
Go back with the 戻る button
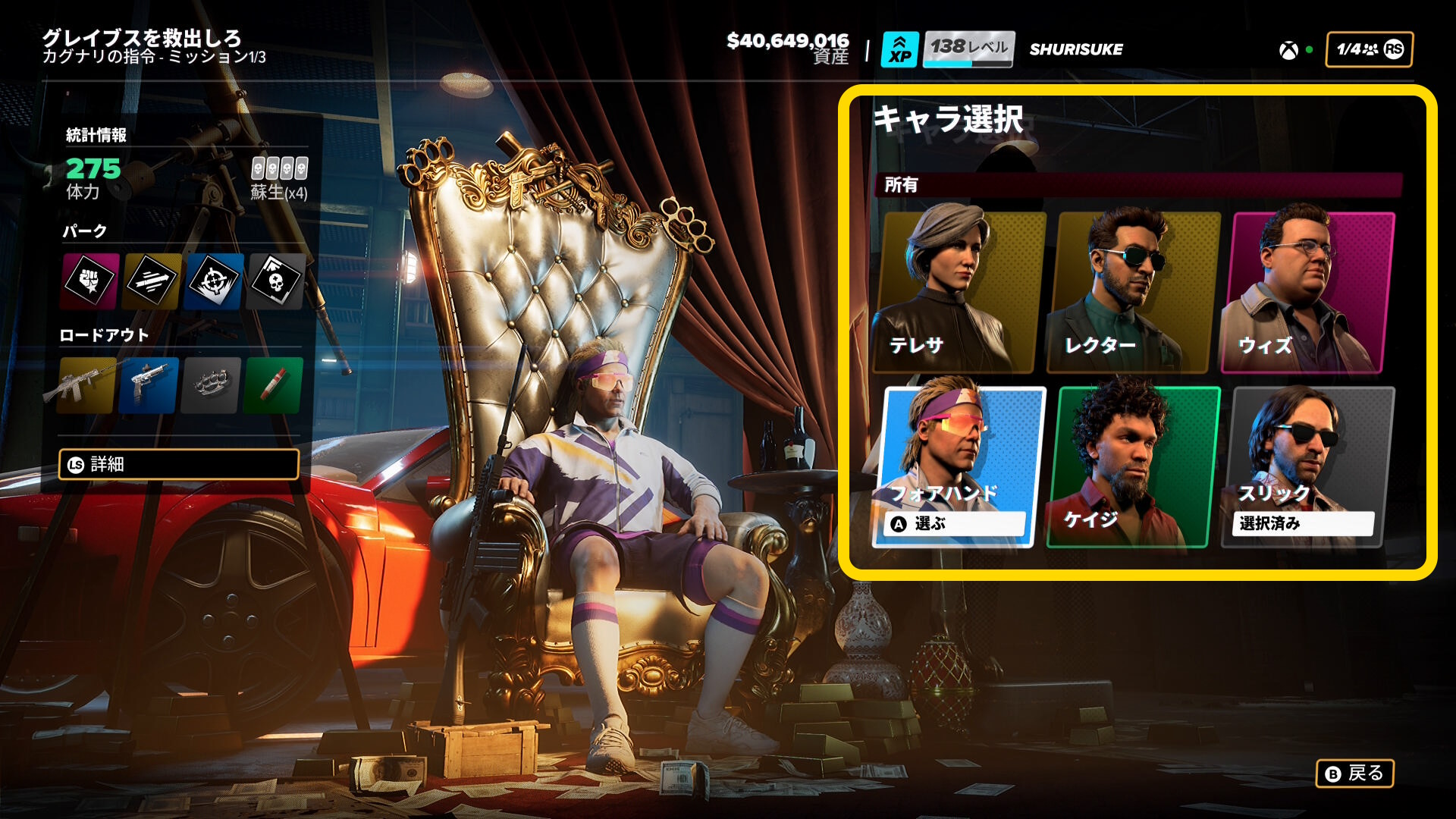(x=1354, y=773)
